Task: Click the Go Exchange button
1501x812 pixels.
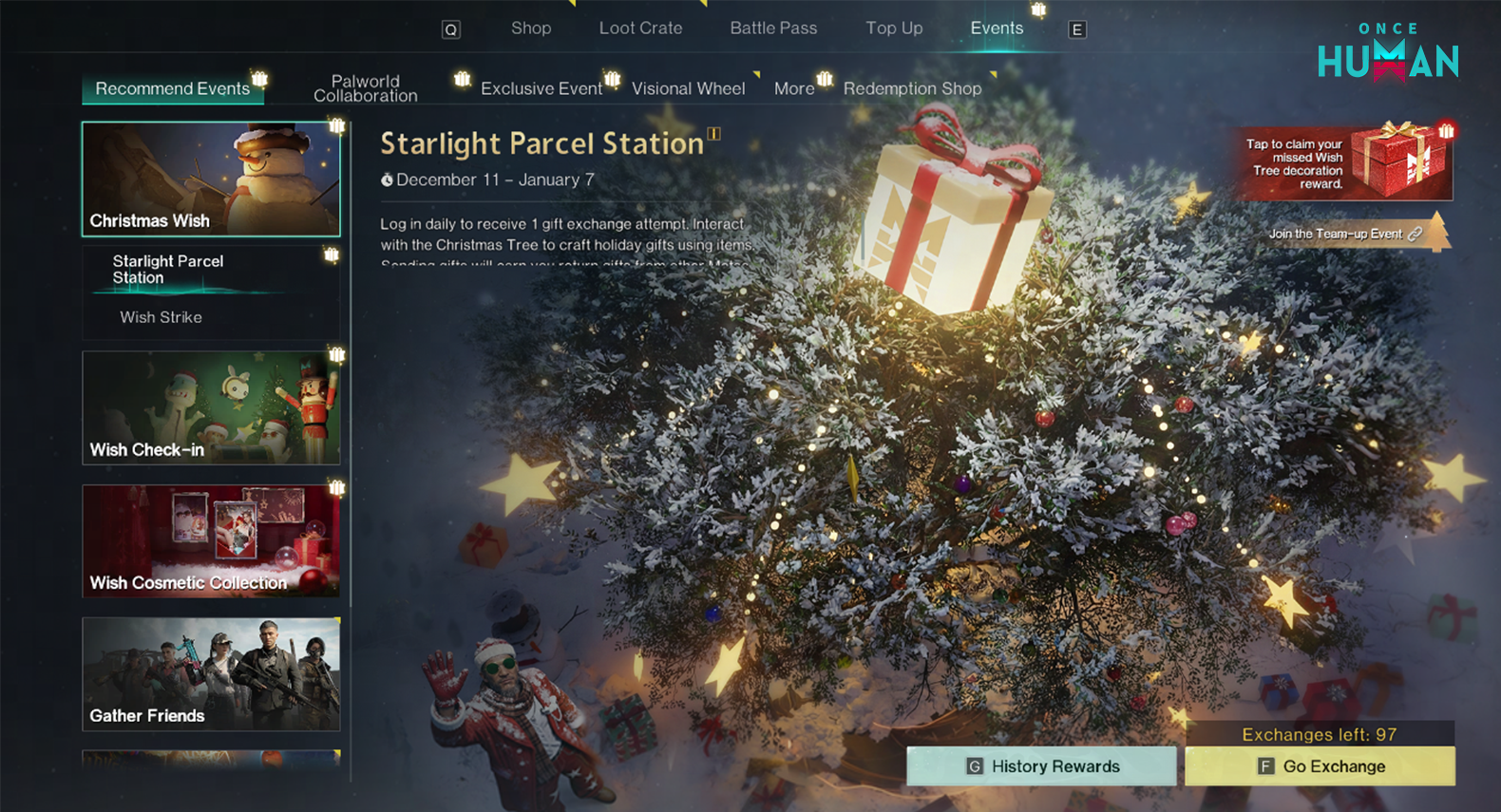Action: (1320, 766)
